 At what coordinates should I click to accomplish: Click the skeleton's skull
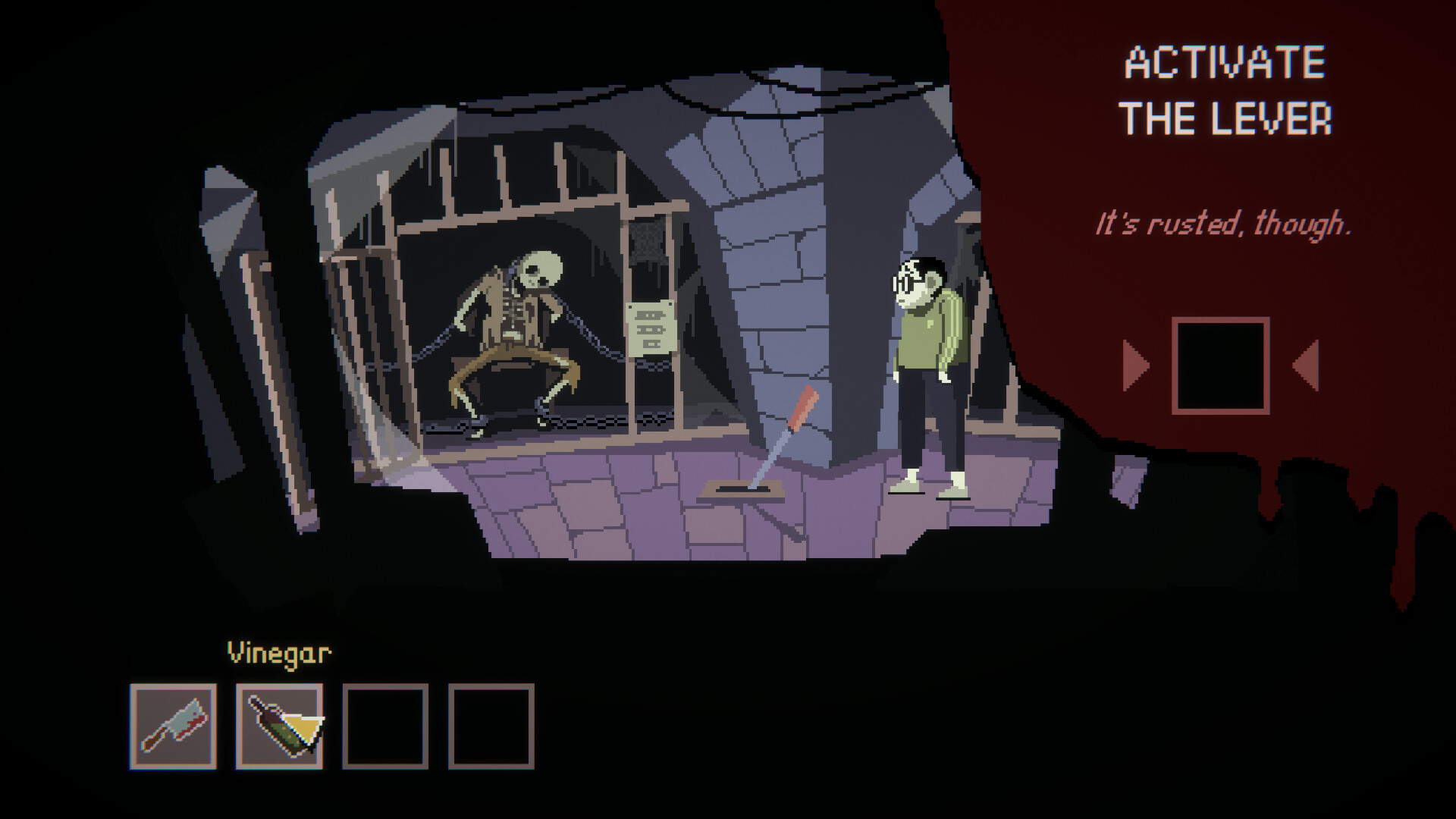(542, 269)
